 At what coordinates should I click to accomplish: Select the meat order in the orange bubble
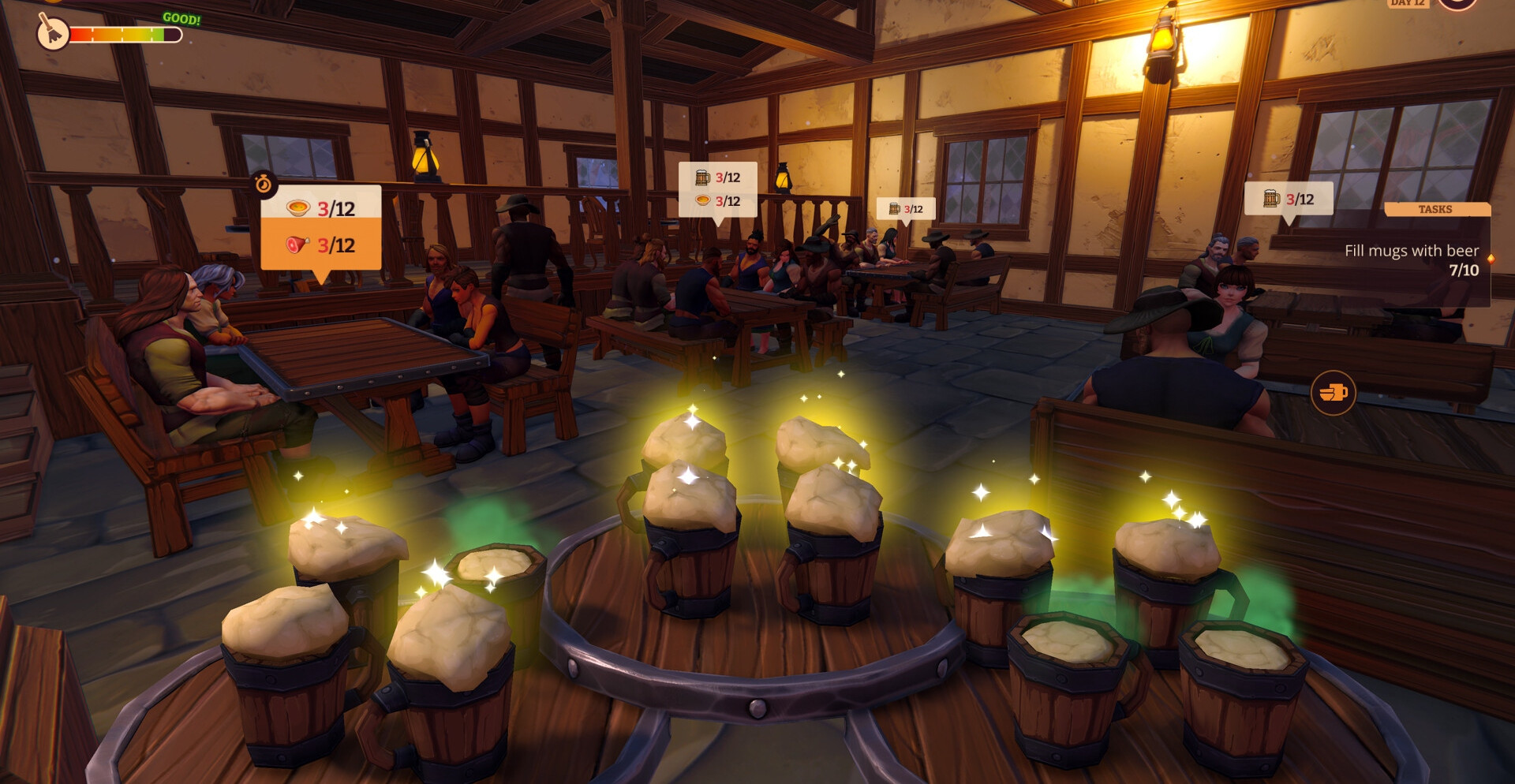[x=321, y=245]
